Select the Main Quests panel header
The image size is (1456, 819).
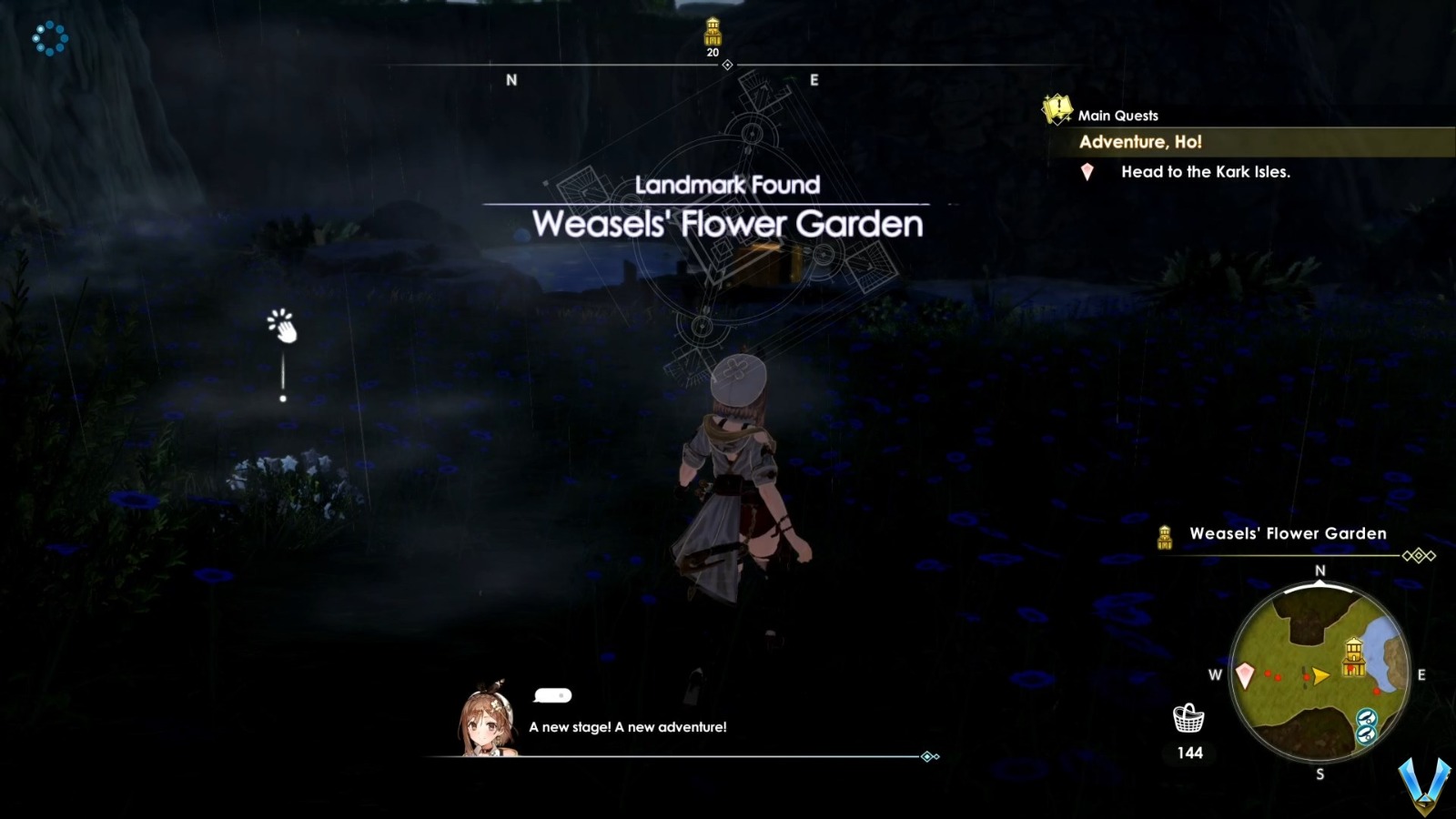pyautogui.click(x=1117, y=115)
